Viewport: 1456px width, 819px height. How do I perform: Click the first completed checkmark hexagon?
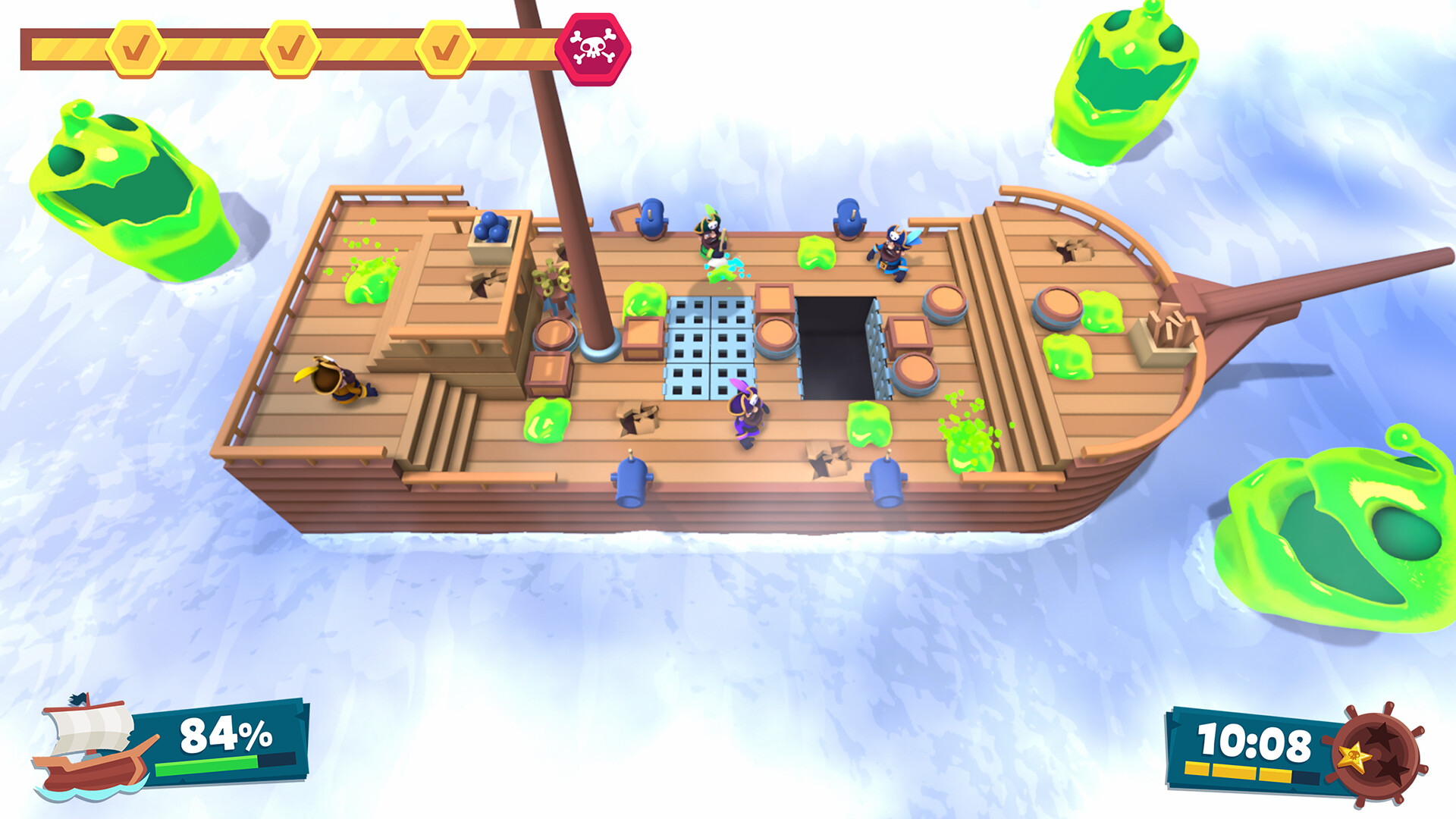click(x=135, y=47)
